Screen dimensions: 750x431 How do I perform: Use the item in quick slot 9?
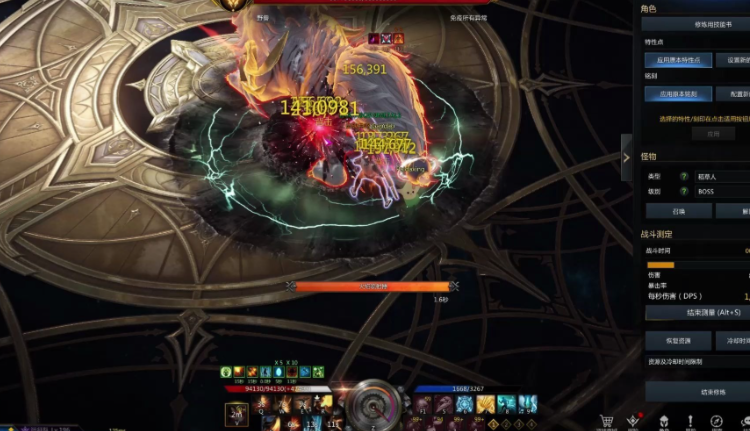point(529,404)
